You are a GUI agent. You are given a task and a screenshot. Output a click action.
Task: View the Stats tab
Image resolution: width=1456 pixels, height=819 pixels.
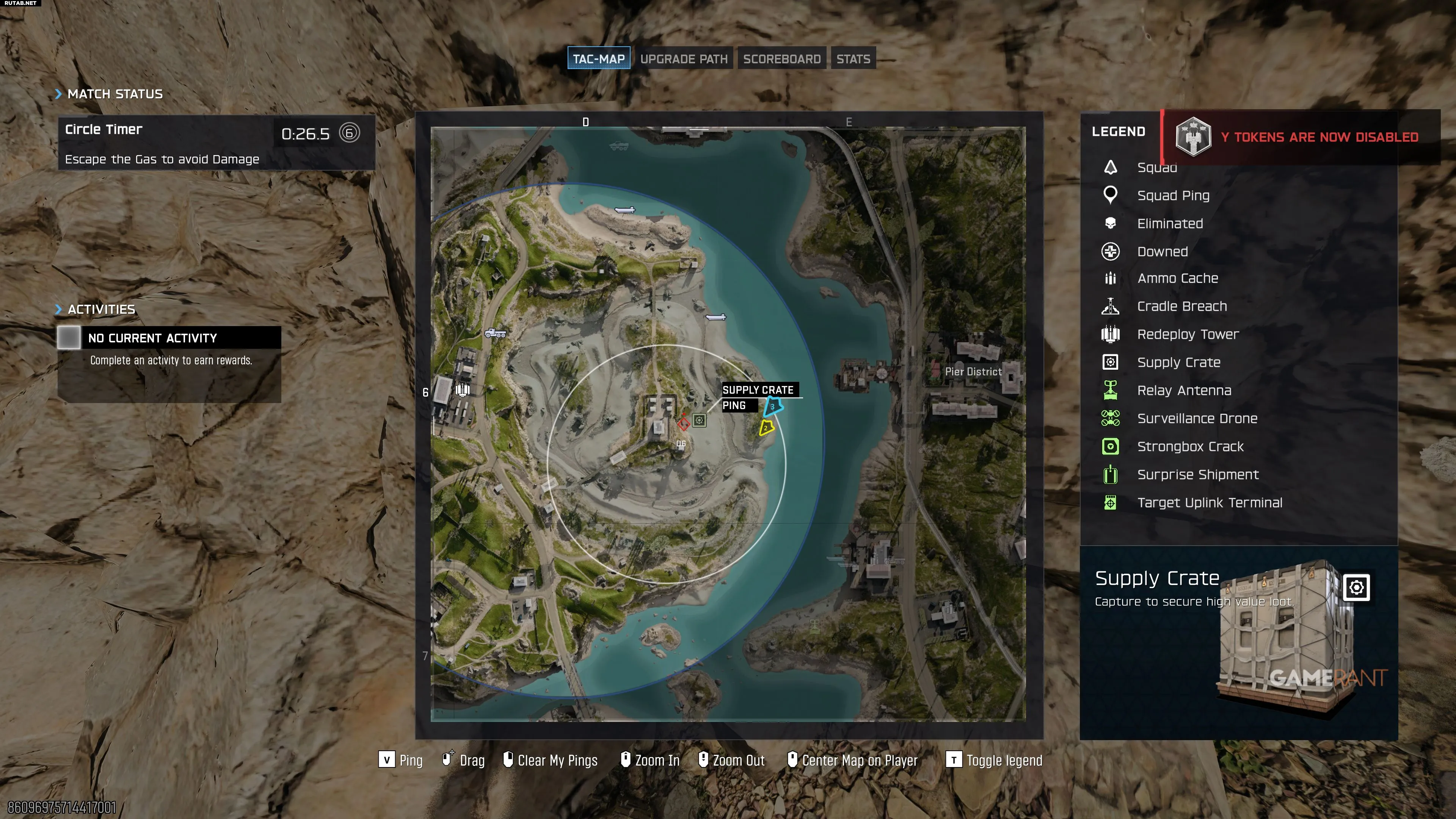[853, 59]
